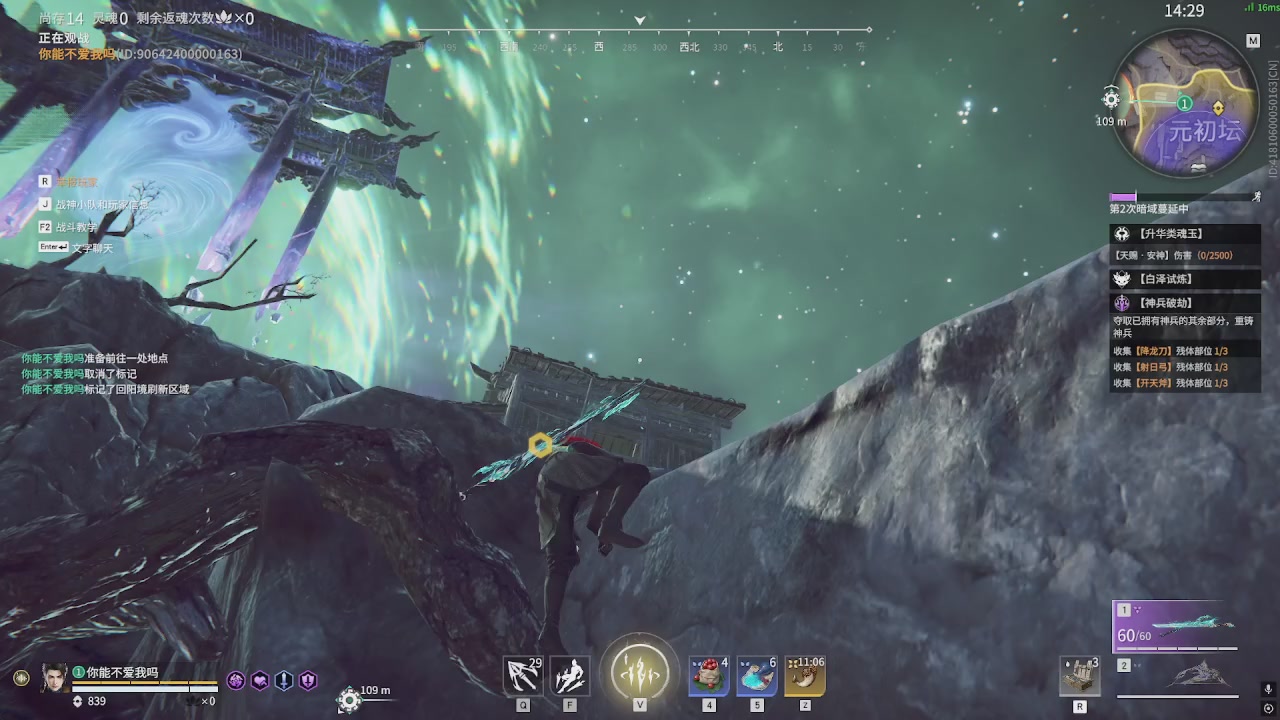The width and height of the screenshot is (1280, 720).
Task: Click the gear waypoint marker beside minimap
Action: pos(1111,98)
